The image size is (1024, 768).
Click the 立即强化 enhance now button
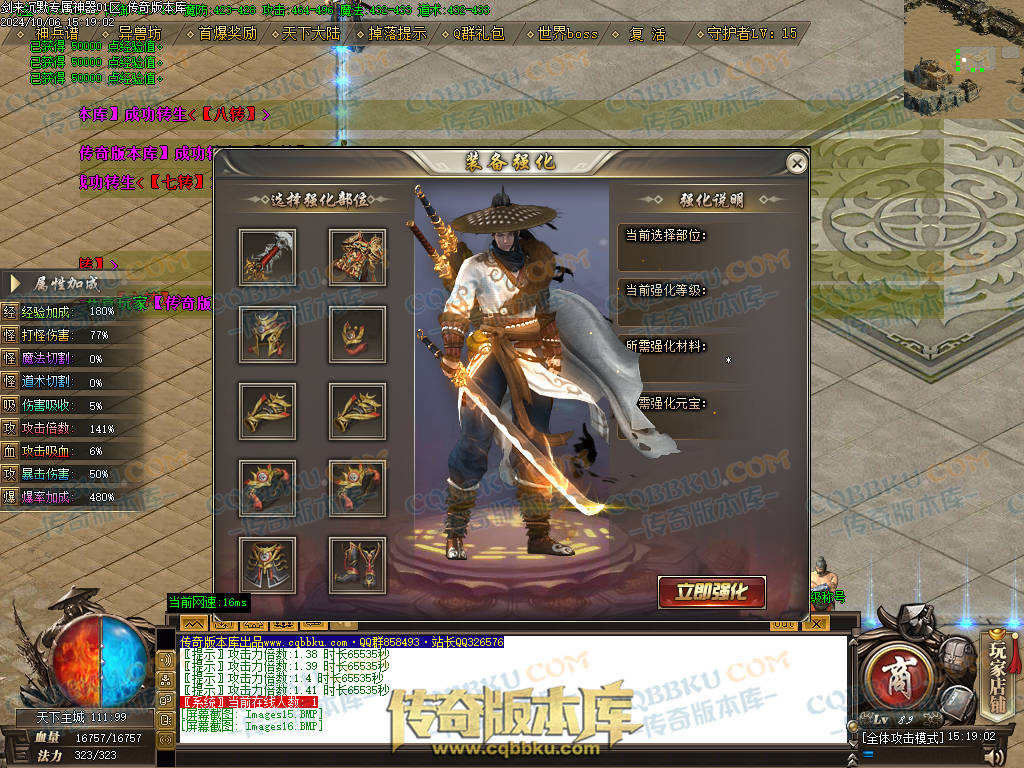[x=711, y=592]
